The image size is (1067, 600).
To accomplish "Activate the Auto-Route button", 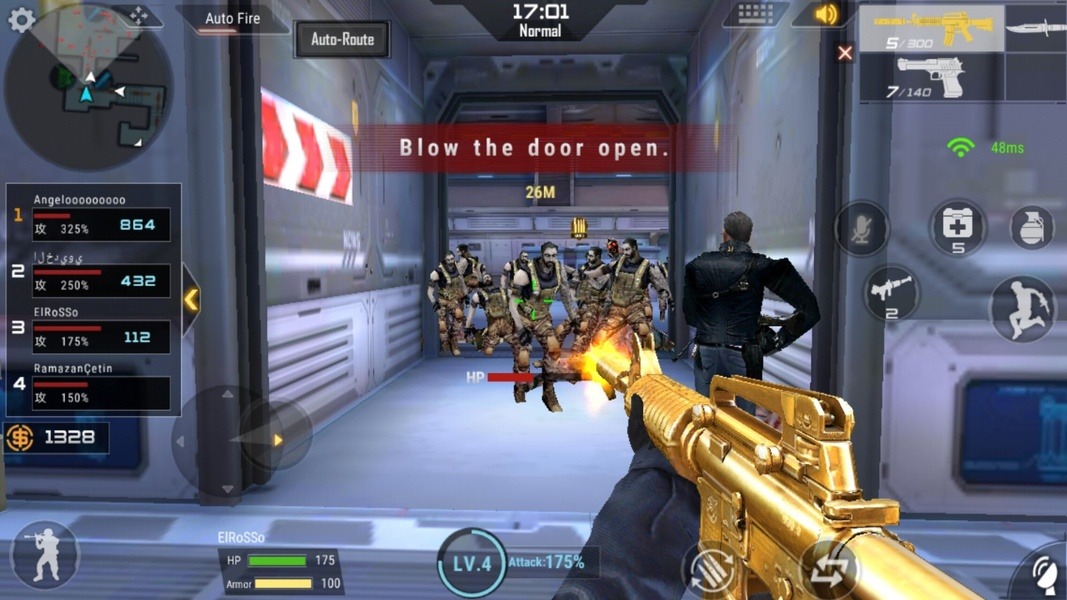I will click(x=342, y=40).
